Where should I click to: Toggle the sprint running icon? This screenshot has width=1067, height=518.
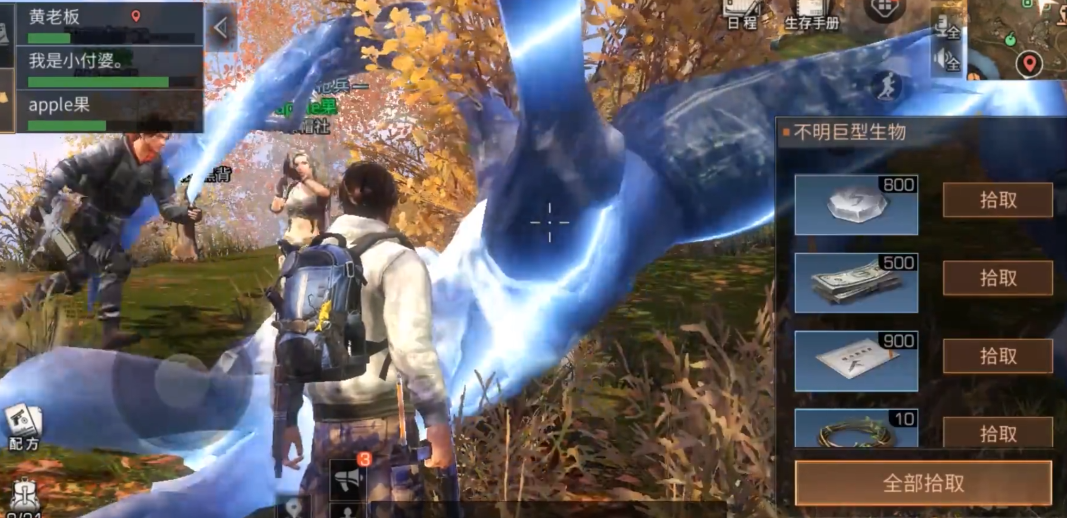885,87
